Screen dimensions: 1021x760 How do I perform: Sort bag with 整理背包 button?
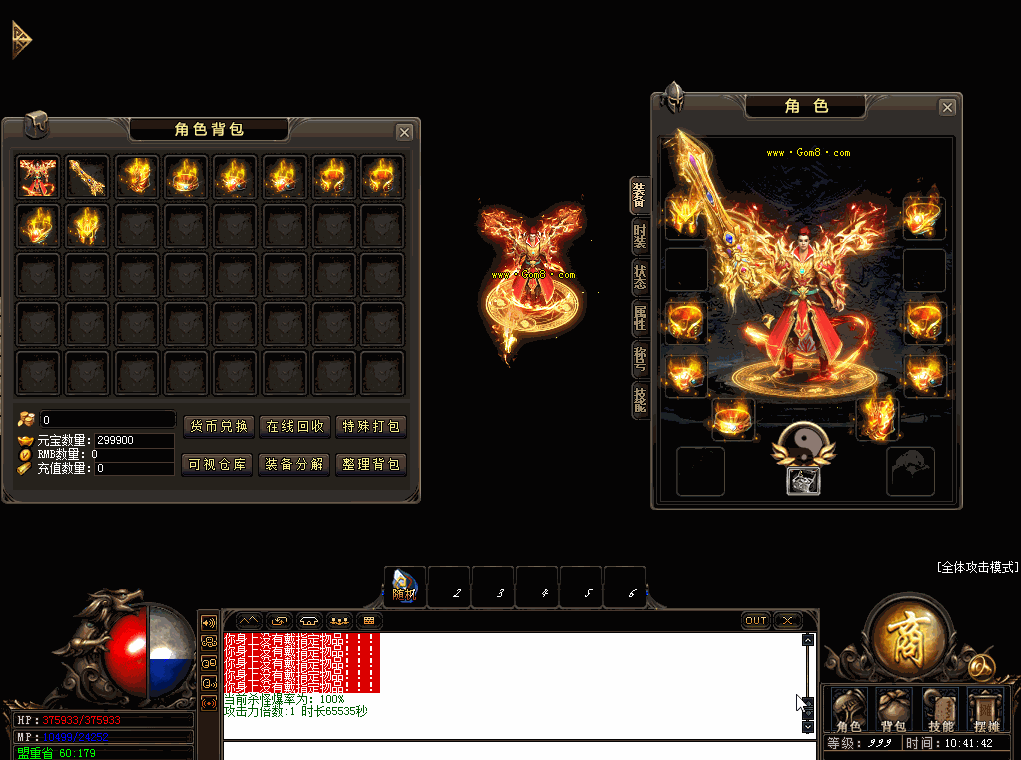(x=371, y=464)
